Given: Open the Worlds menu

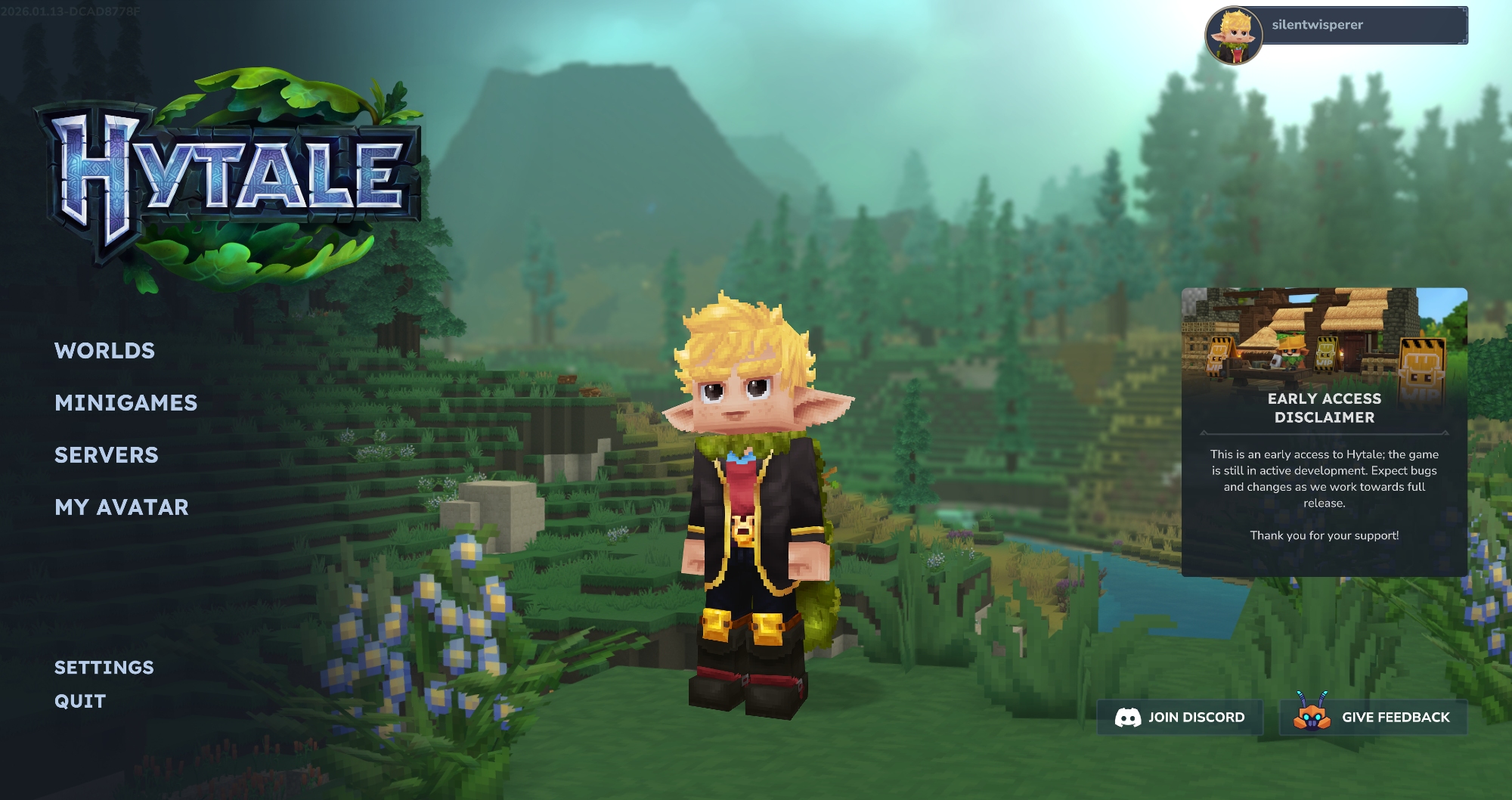Looking at the screenshot, I should click(104, 351).
